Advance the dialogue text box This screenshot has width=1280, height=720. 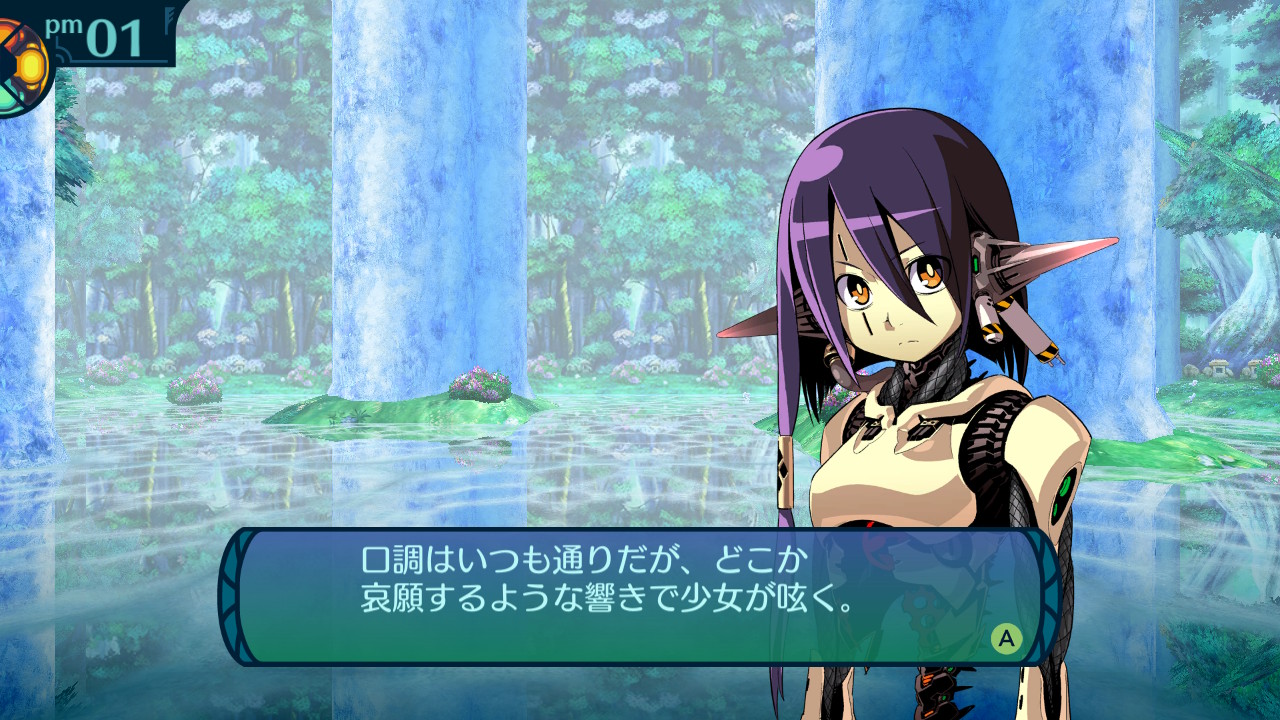[x=1006, y=638]
